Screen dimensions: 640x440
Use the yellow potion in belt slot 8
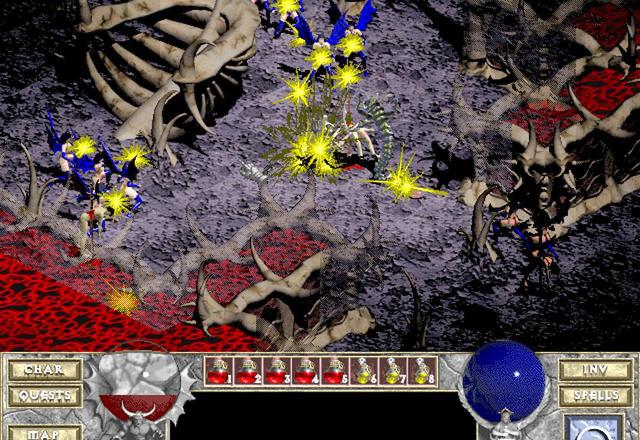pyautogui.click(x=422, y=371)
